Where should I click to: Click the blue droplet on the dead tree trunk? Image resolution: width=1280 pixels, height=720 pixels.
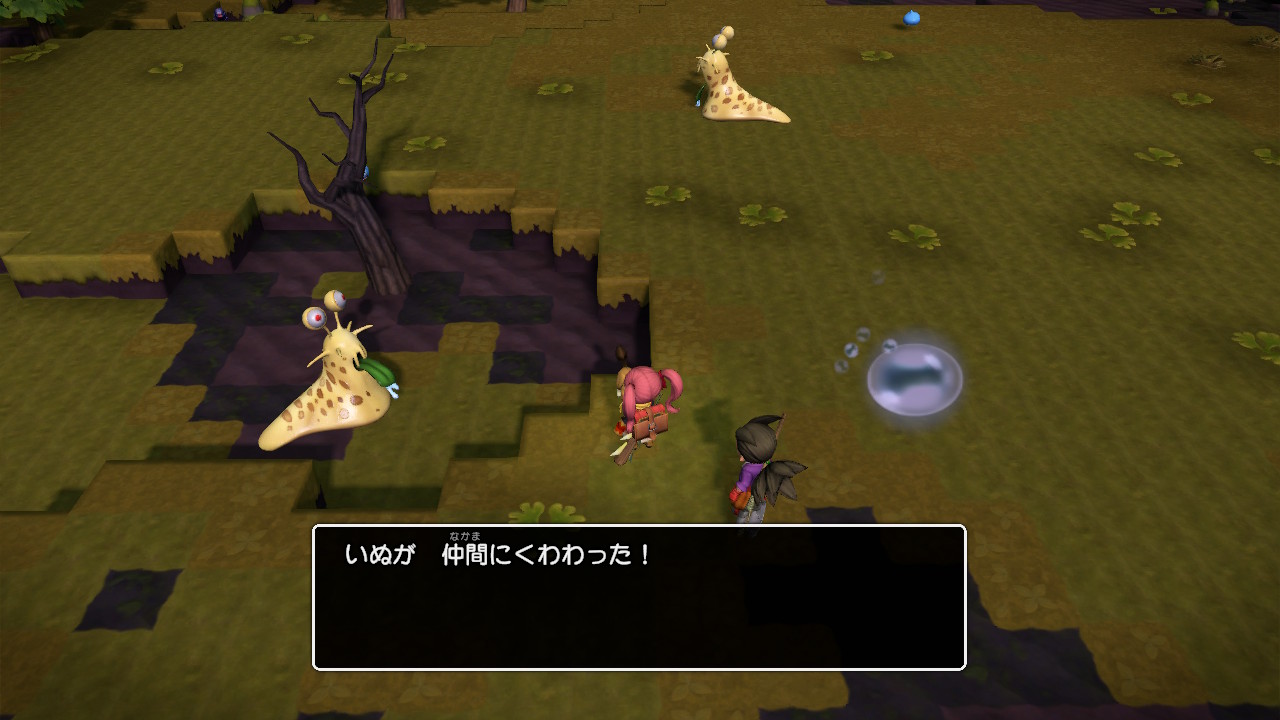click(x=366, y=172)
